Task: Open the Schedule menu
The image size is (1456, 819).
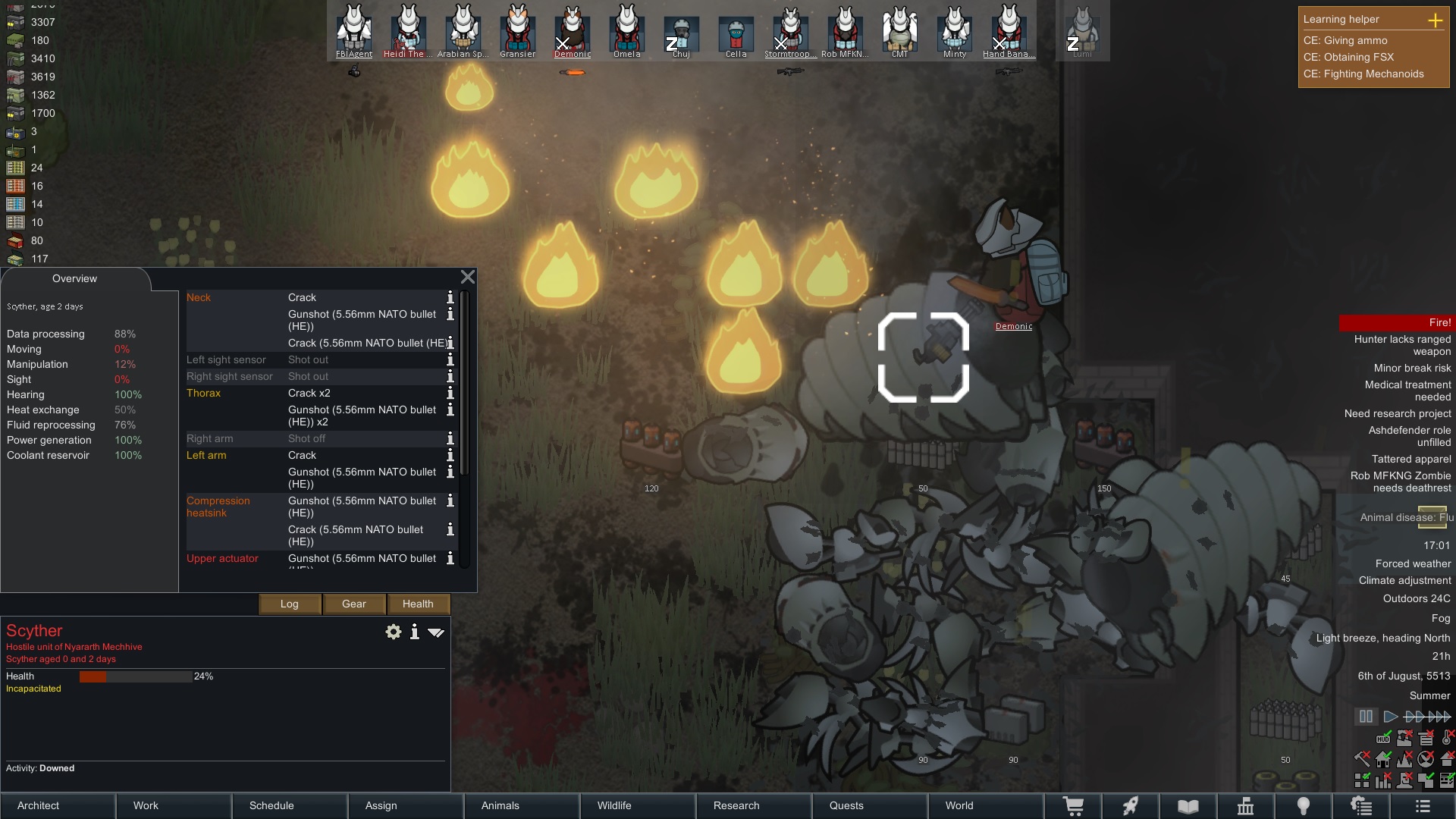Action: pyautogui.click(x=290, y=805)
